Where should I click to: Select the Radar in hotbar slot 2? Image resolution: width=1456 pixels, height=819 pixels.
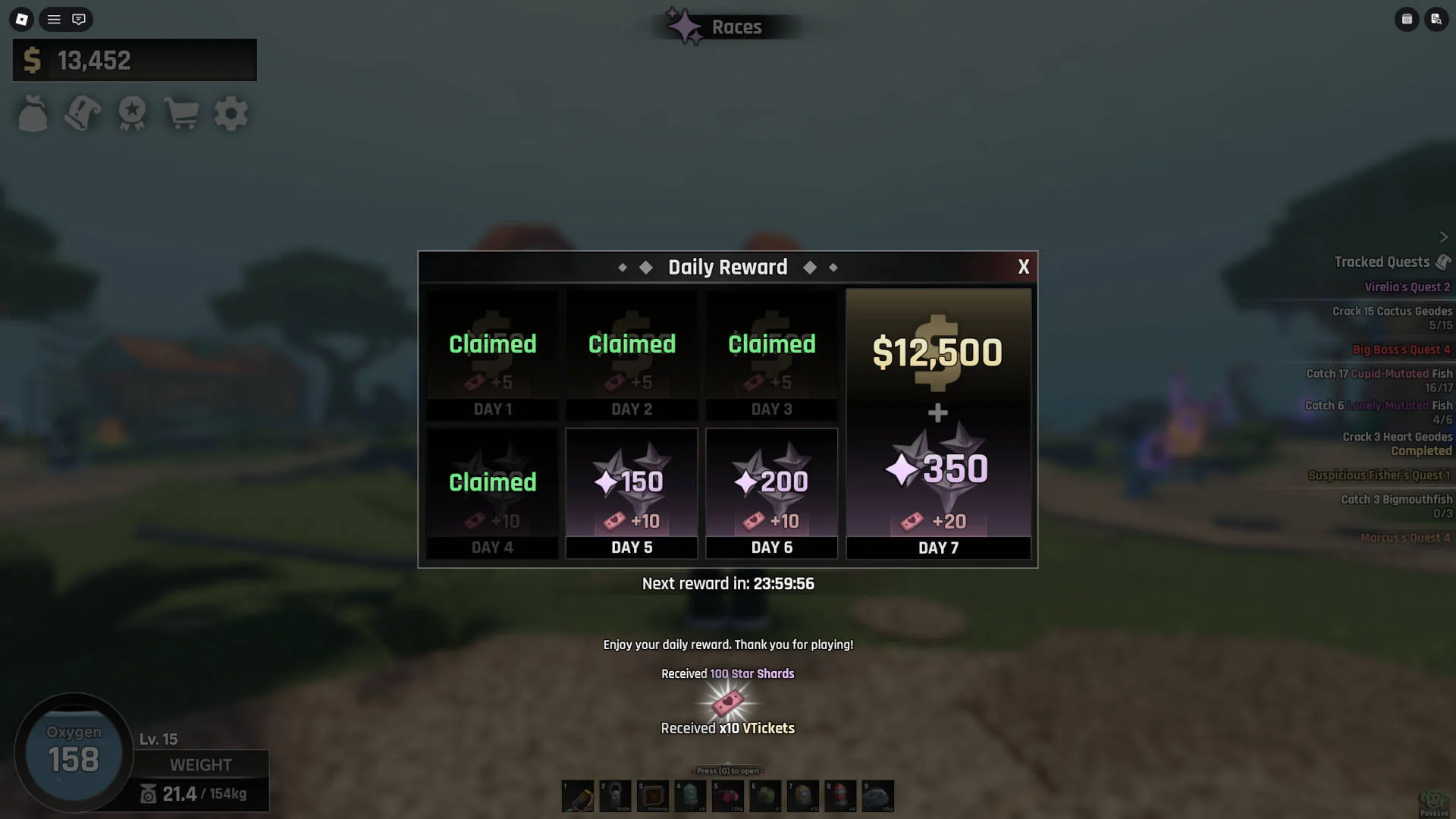[x=615, y=796]
